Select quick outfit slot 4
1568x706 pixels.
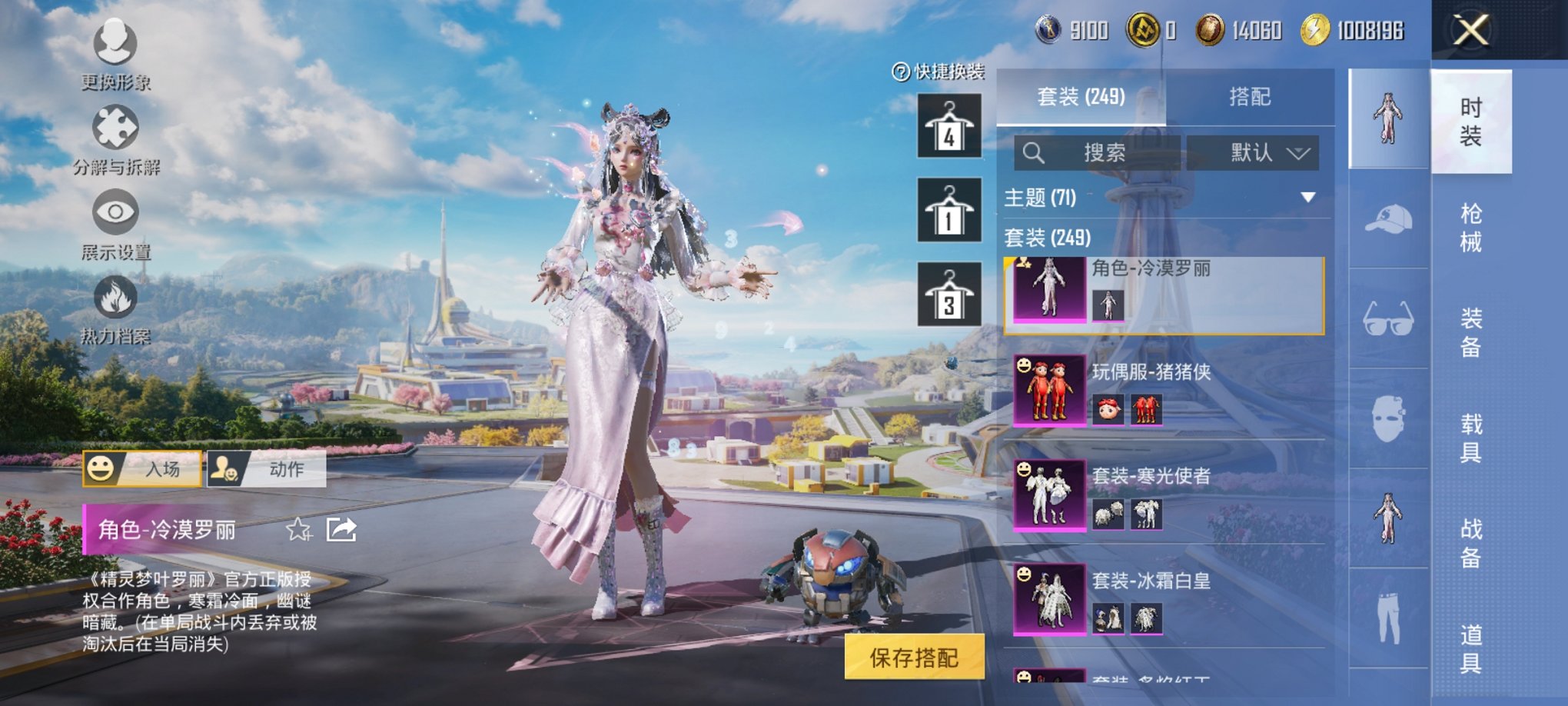(x=951, y=123)
